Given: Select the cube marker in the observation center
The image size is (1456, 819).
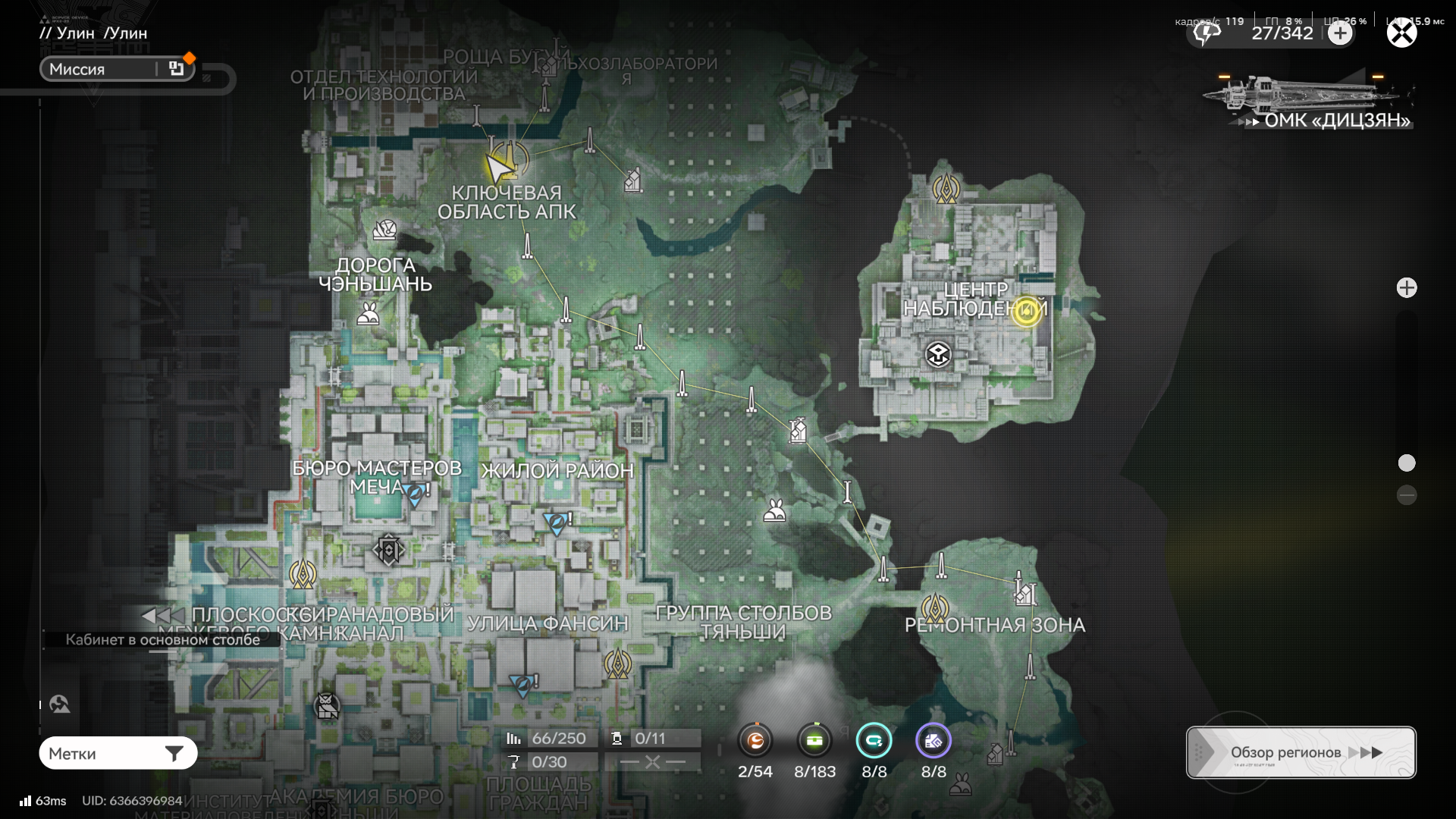Looking at the screenshot, I should pyautogui.click(x=938, y=354).
